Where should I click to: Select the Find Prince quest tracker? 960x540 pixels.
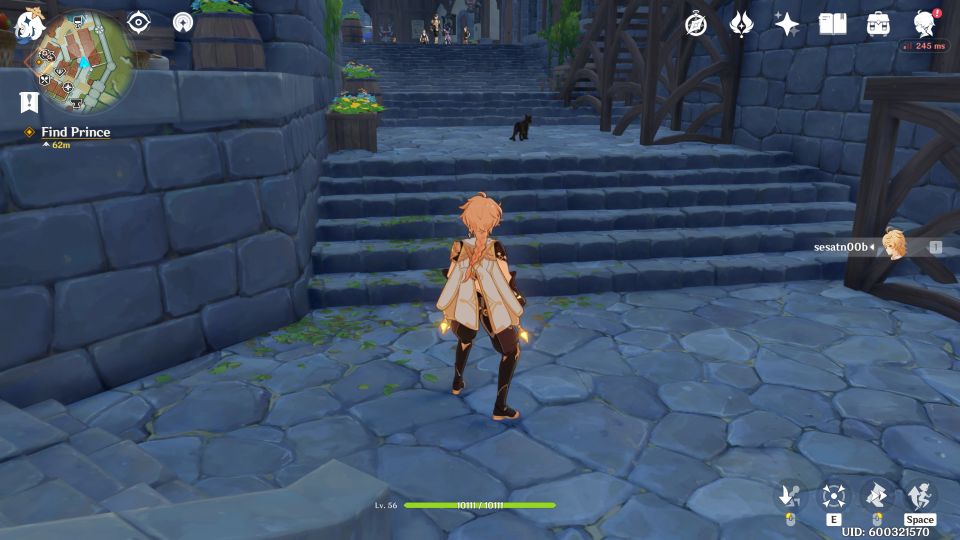(x=75, y=132)
